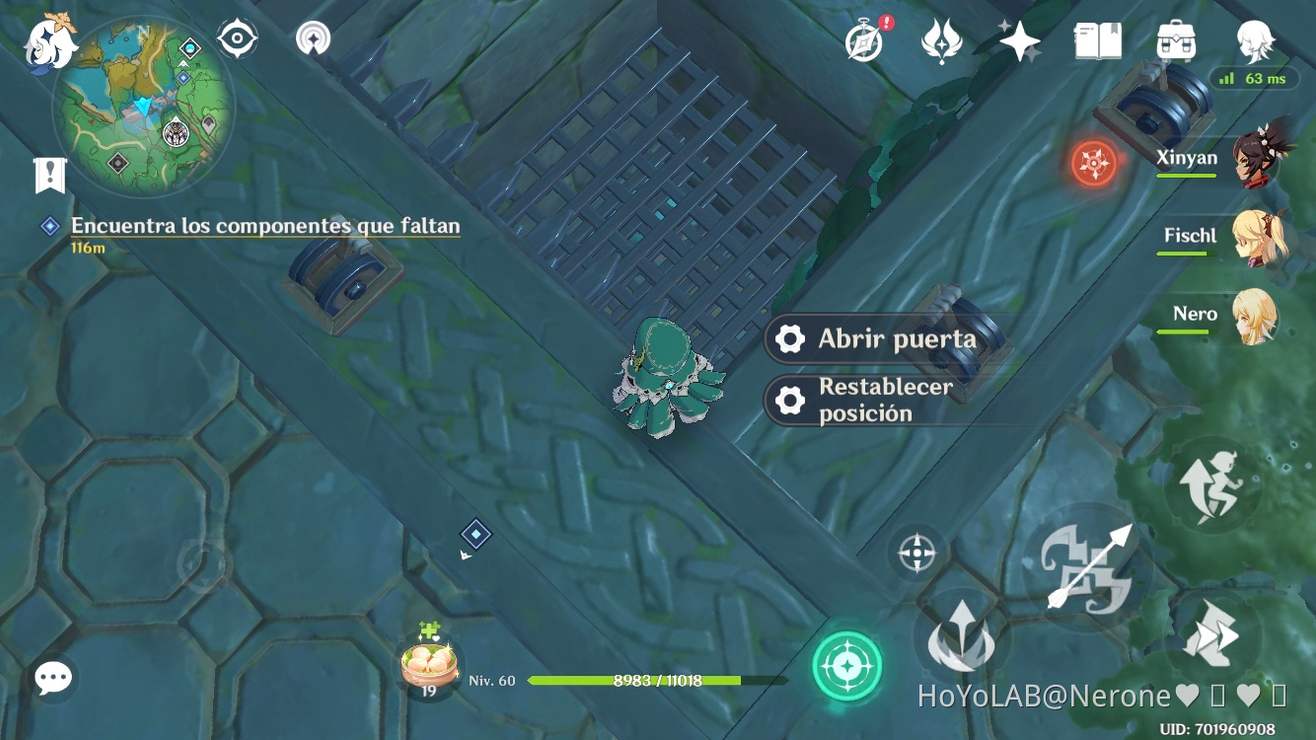Open the Adventurer Handbook book icon
The width and height of the screenshot is (1316, 740).
coord(1096,42)
